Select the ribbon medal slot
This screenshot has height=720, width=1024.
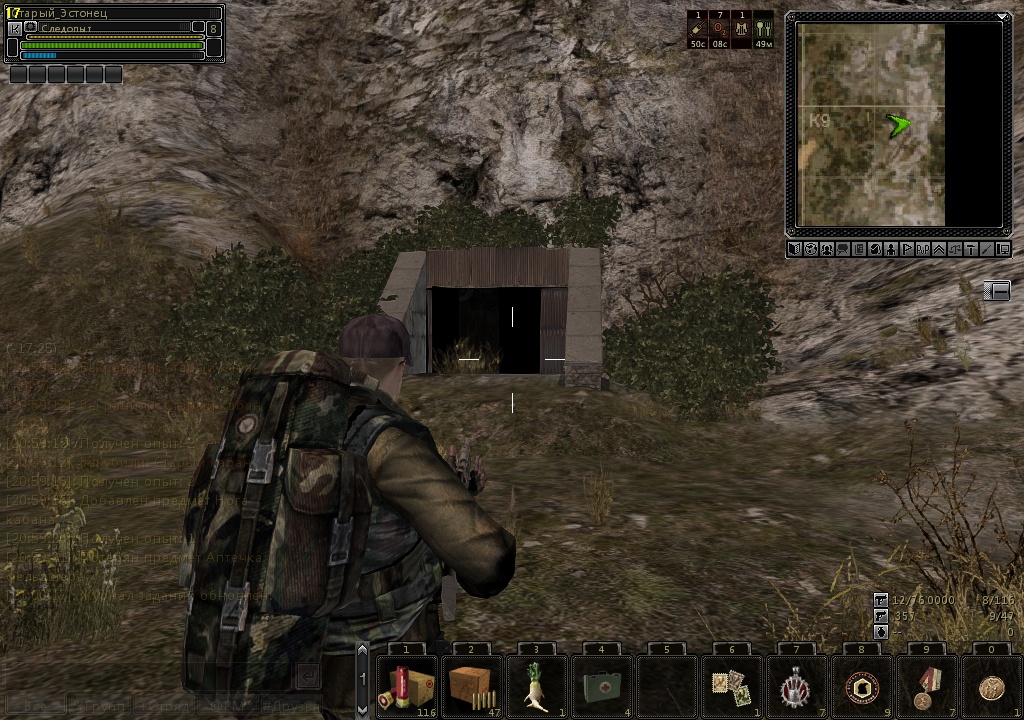pyautogui.click(x=926, y=684)
